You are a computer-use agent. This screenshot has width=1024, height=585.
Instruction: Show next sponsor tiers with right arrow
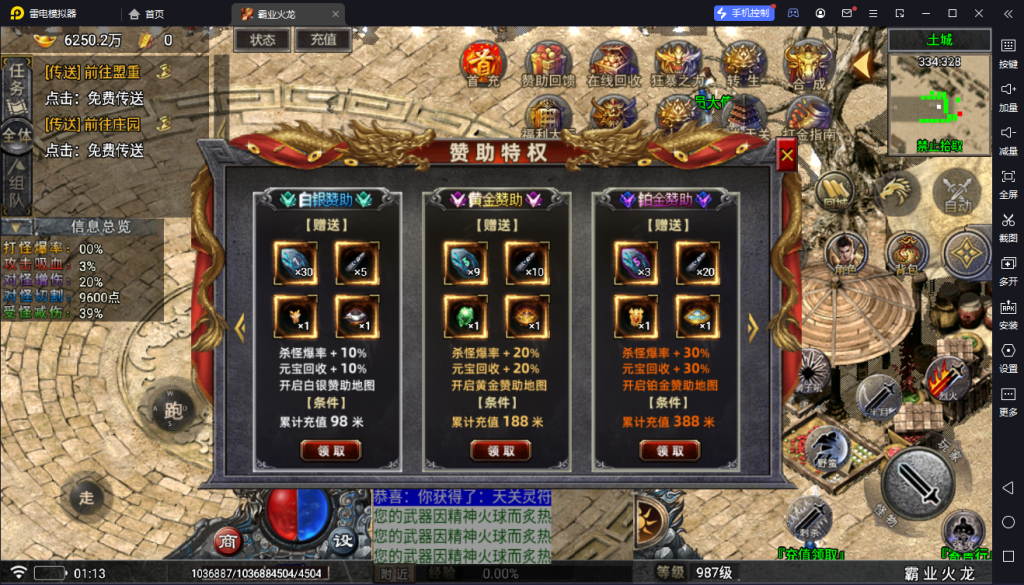pyautogui.click(x=753, y=326)
